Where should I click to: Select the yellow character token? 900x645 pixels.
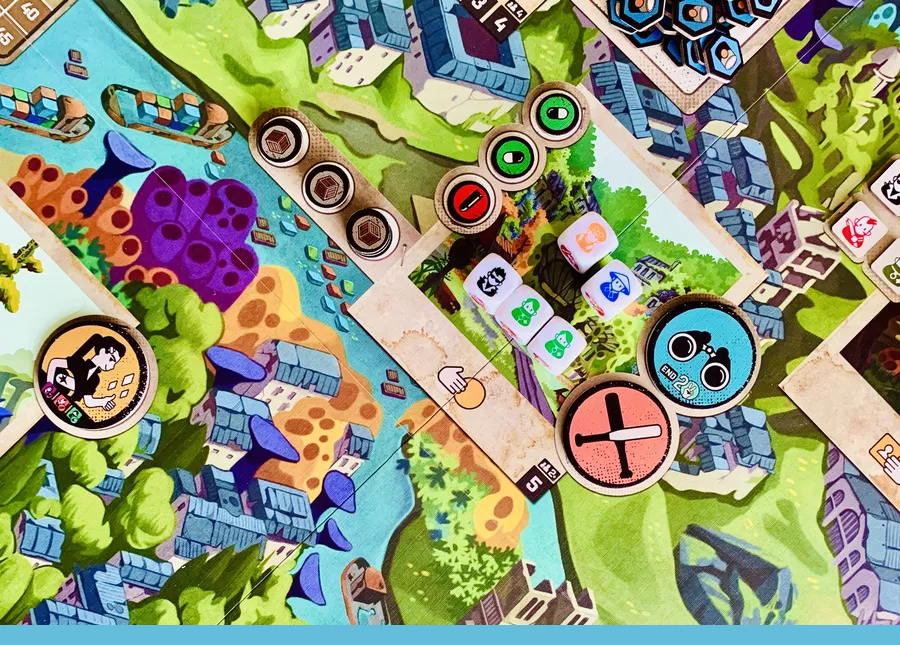(x=94, y=375)
